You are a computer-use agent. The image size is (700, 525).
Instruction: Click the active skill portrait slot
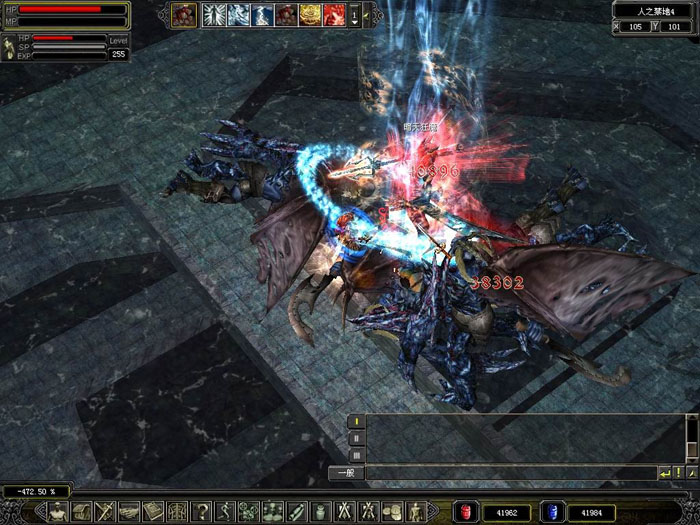pos(184,14)
